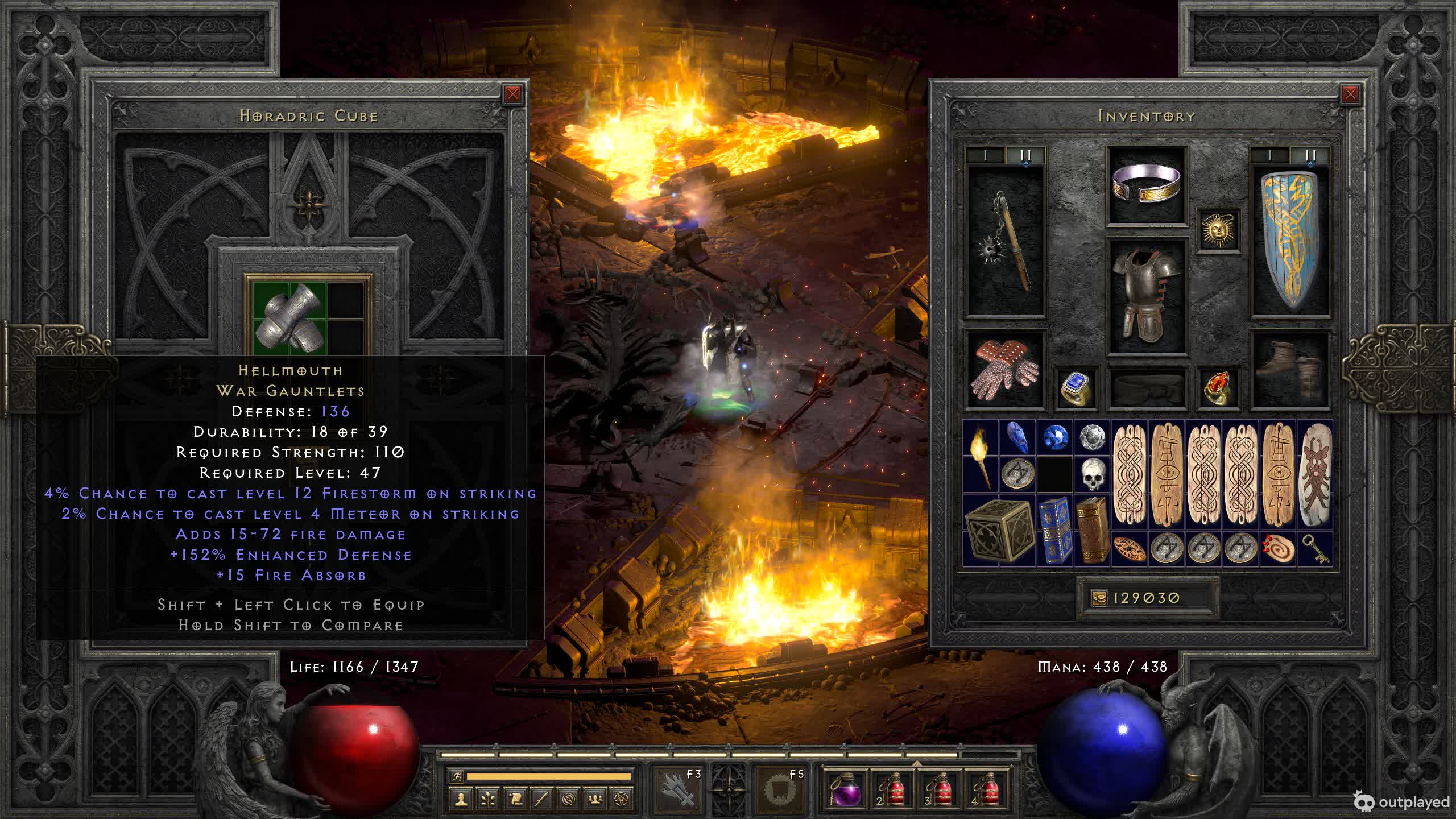
Task: Select the equipped breastplate armor
Action: click(x=1147, y=296)
